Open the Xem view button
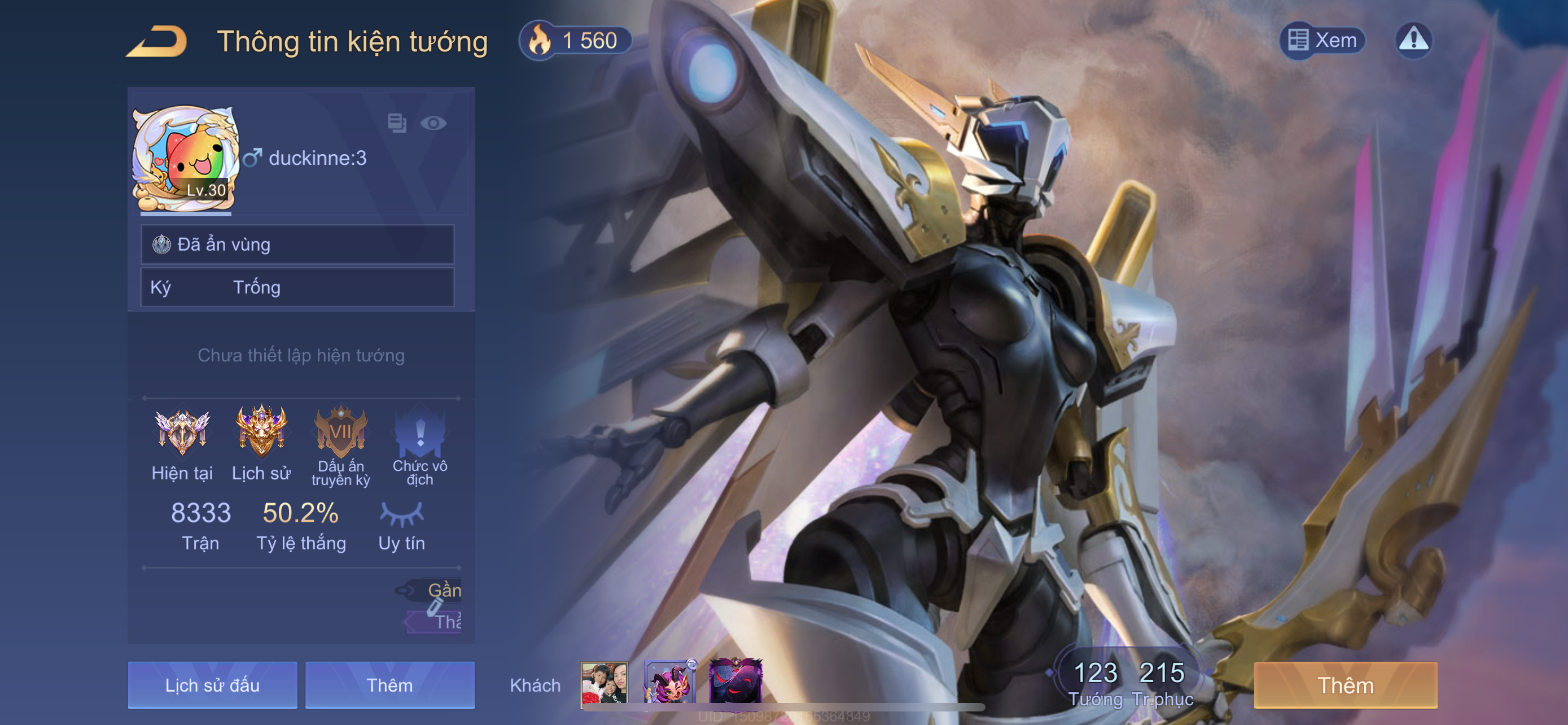Viewport: 1568px width, 725px height. (x=1322, y=41)
